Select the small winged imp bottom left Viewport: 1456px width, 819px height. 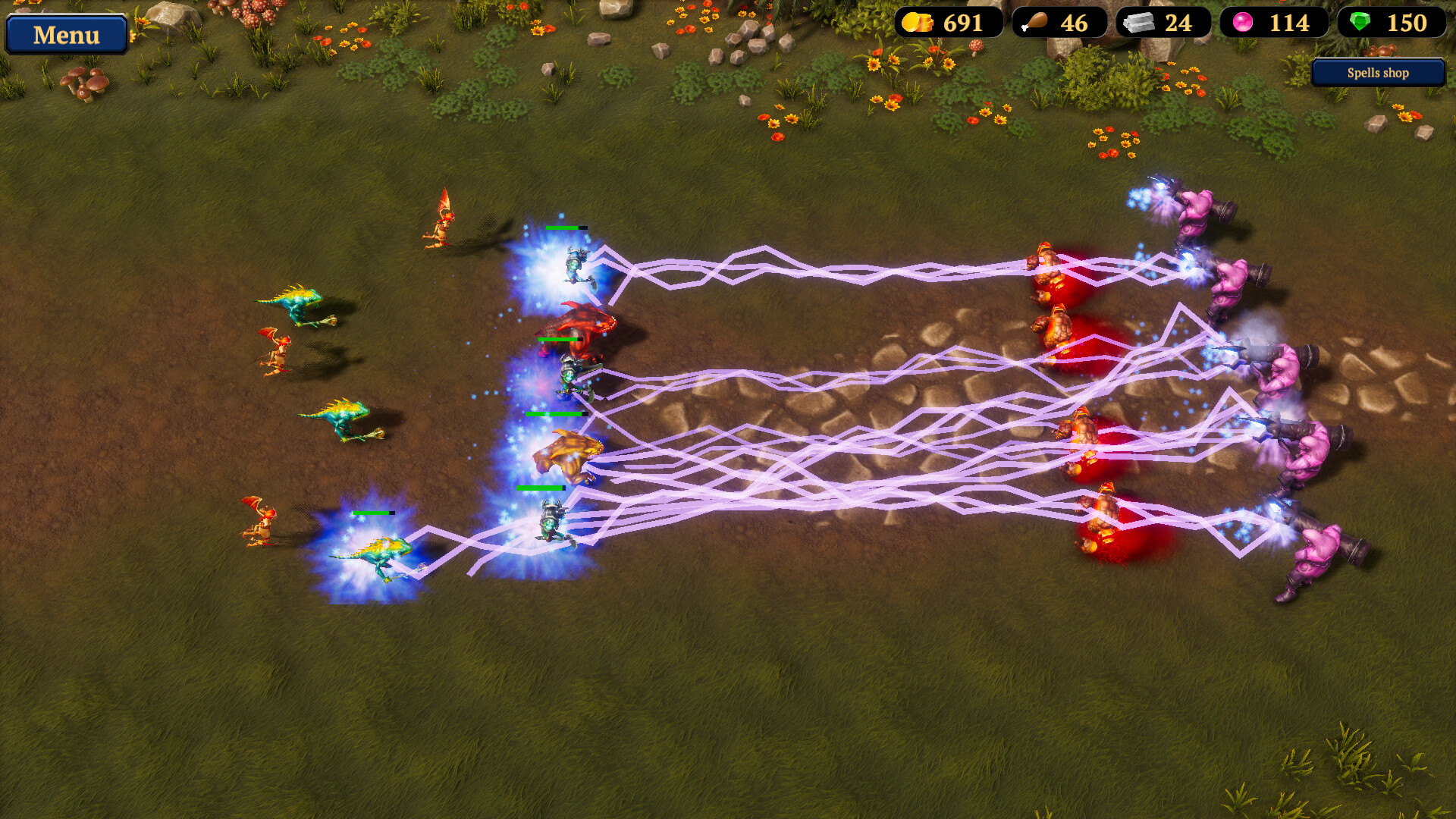pos(262,523)
